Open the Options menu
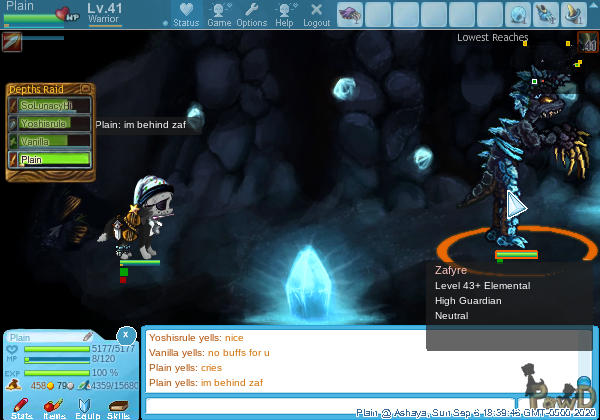This screenshot has height=420, width=600. coord(251,14)
